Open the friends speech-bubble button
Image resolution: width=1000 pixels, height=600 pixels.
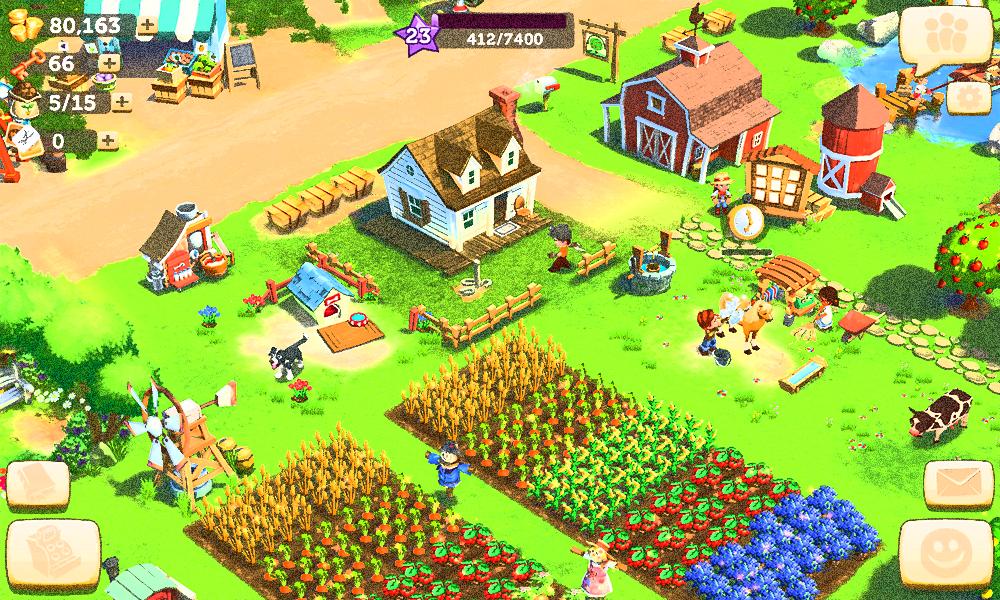point(938,38)
